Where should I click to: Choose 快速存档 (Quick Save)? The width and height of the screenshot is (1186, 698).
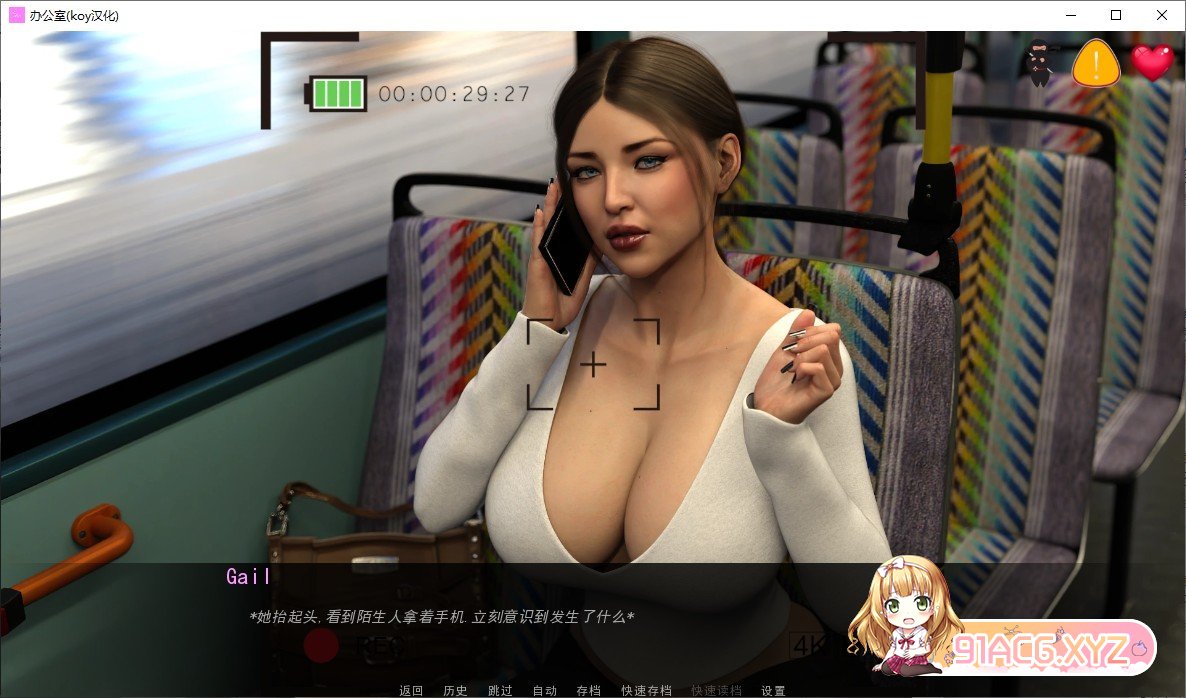click(645, 690)
